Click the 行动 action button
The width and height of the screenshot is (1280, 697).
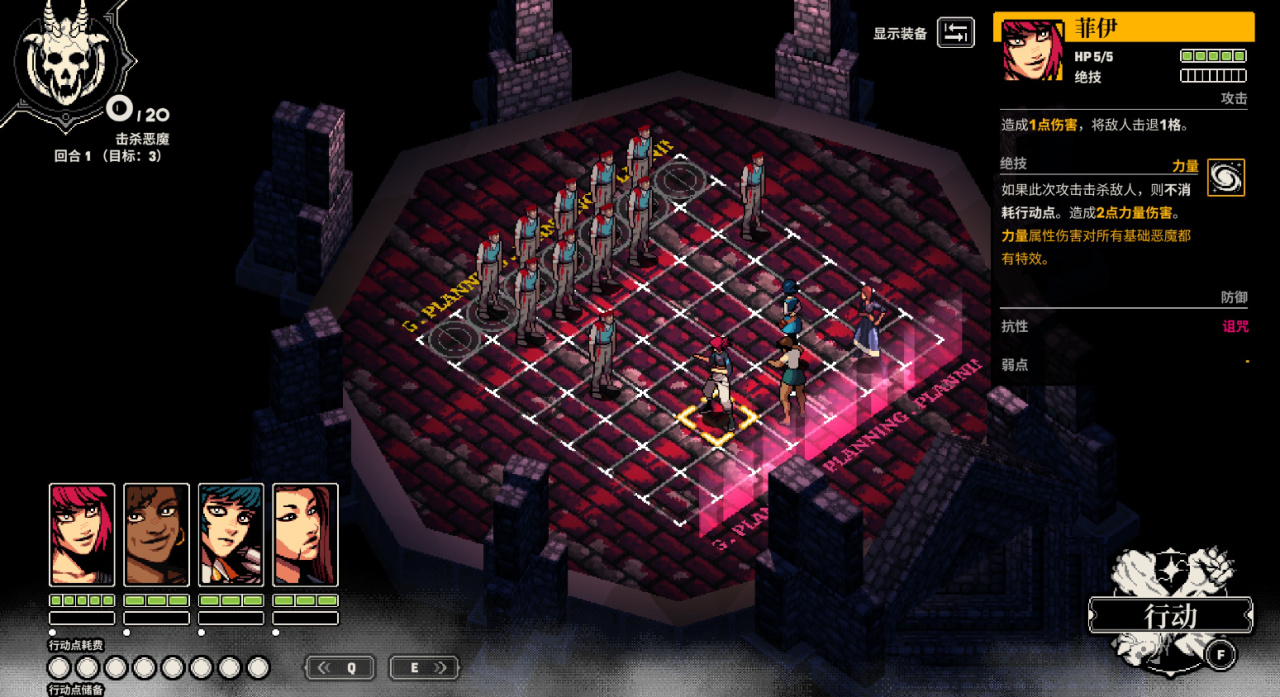coord(1170,616)
